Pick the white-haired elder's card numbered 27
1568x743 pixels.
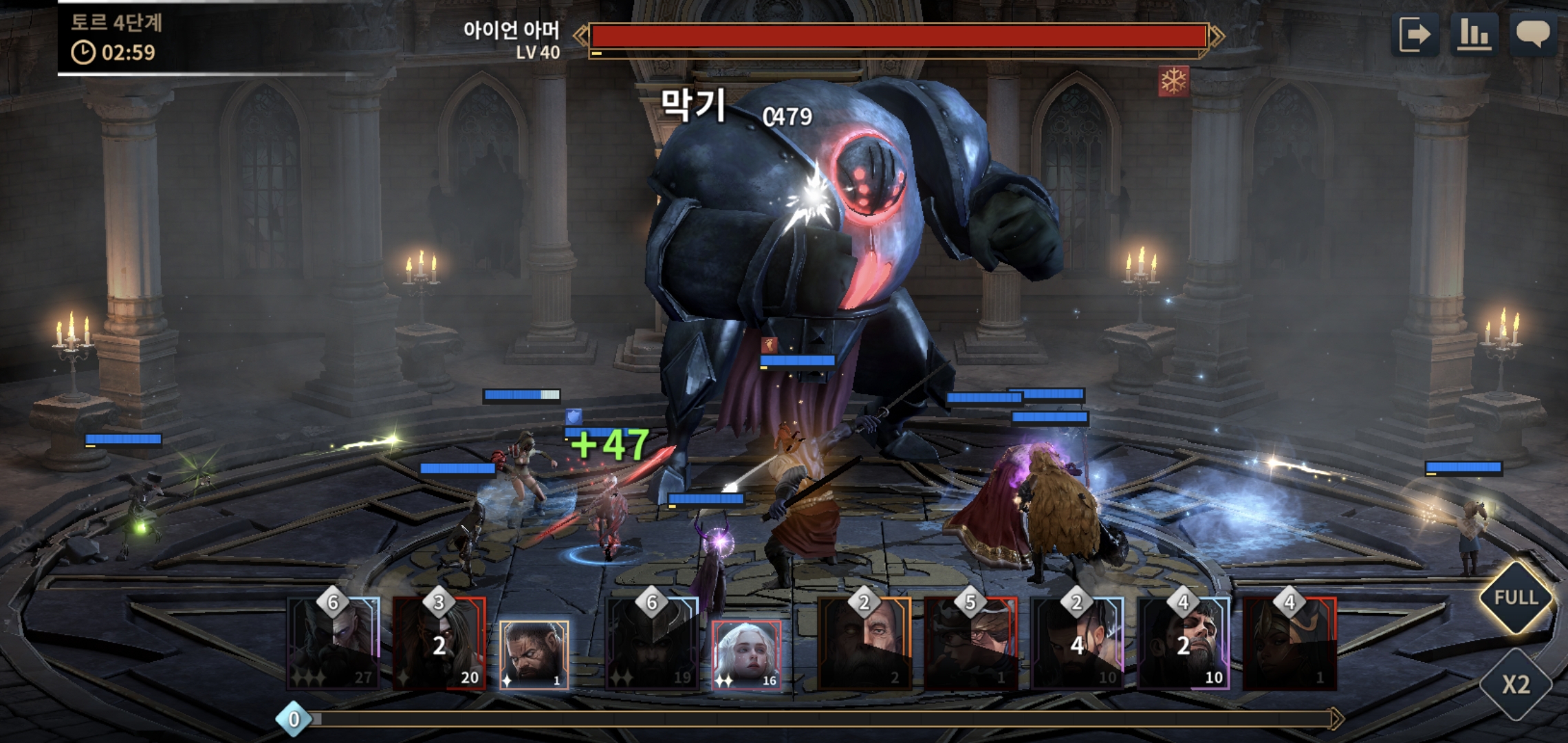[334, 645]
